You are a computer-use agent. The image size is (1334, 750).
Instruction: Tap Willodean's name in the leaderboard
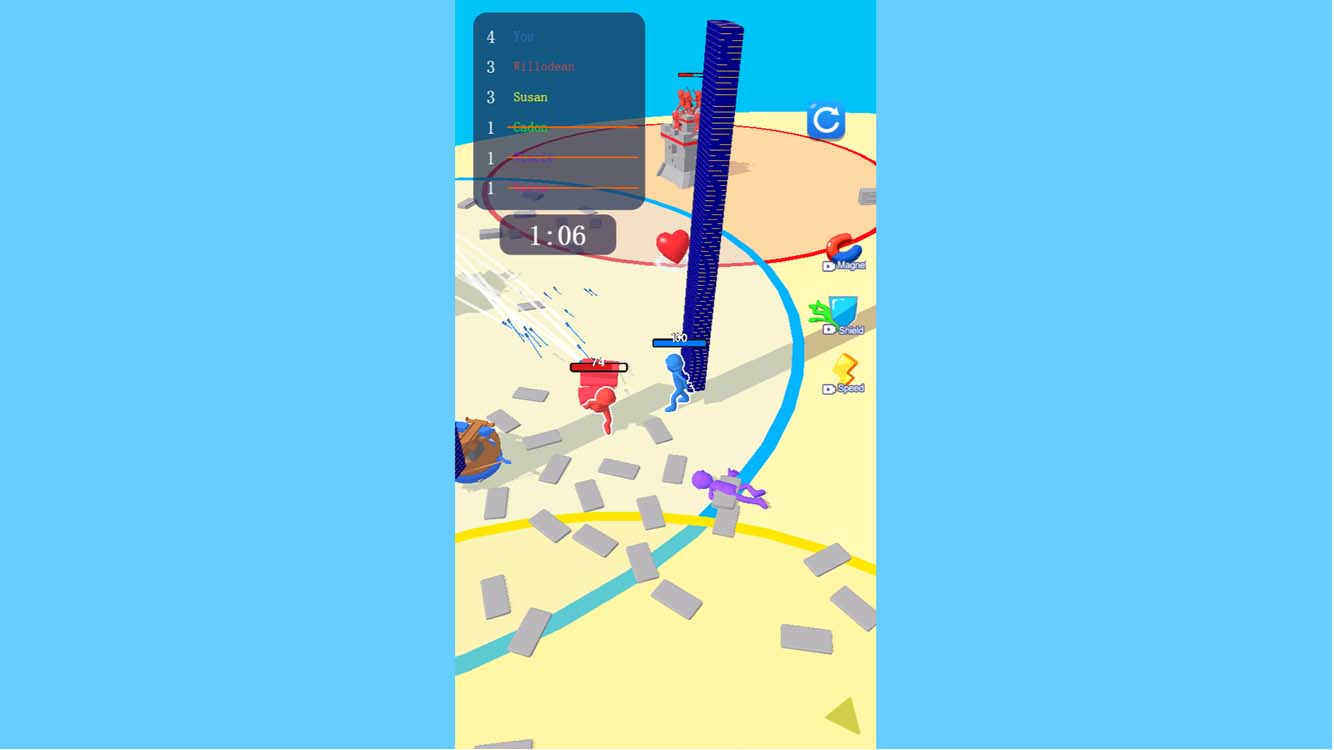(541, 66)
